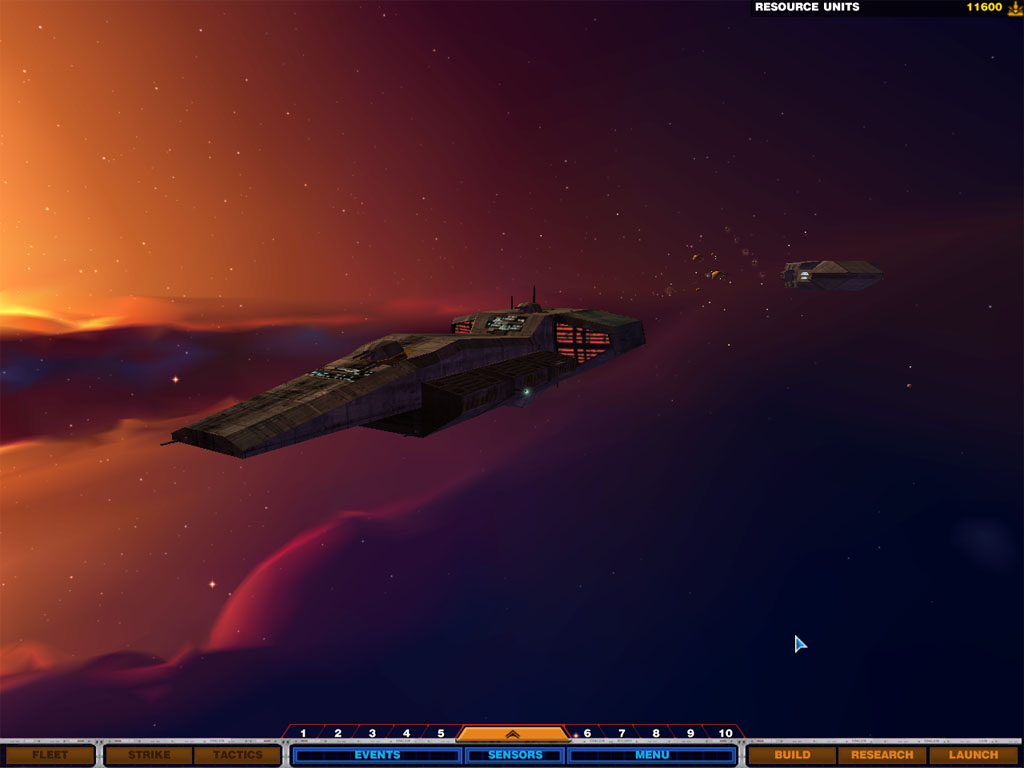This screenshot has height=768, width=1024.
Task: Show the Events list
Action: [x=377, y=755]
